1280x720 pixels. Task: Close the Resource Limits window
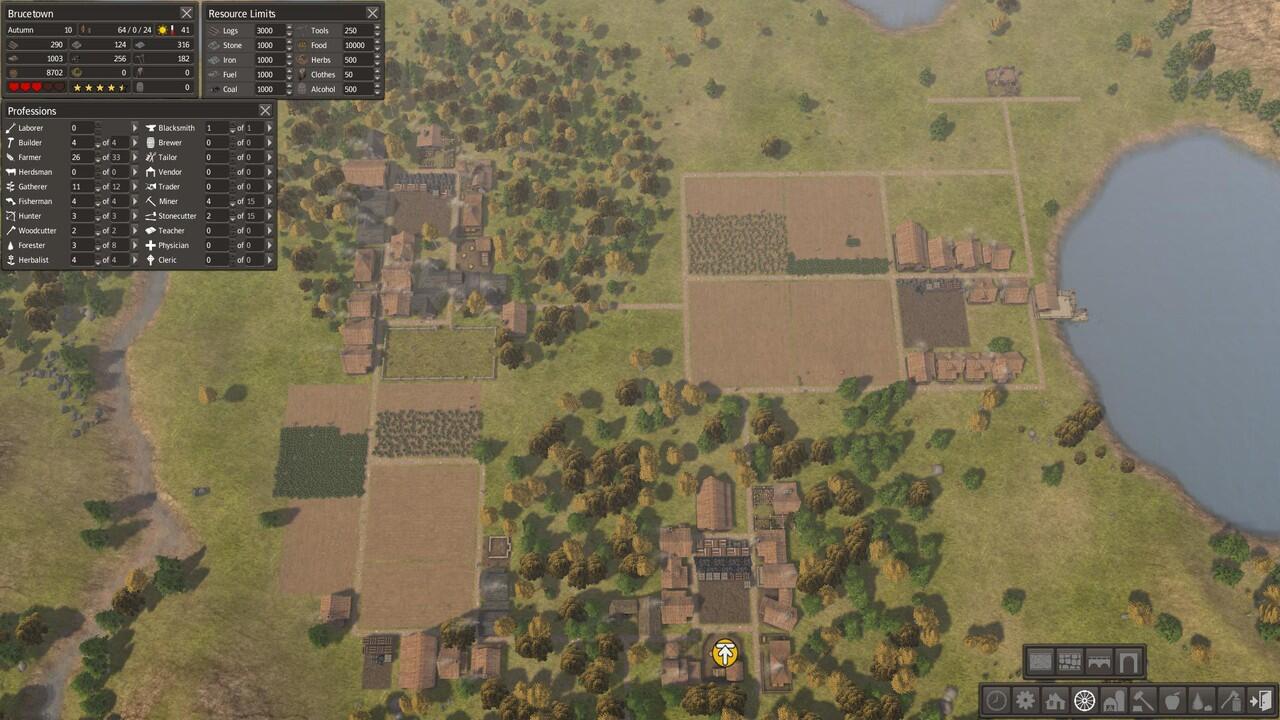click(372, 13)
